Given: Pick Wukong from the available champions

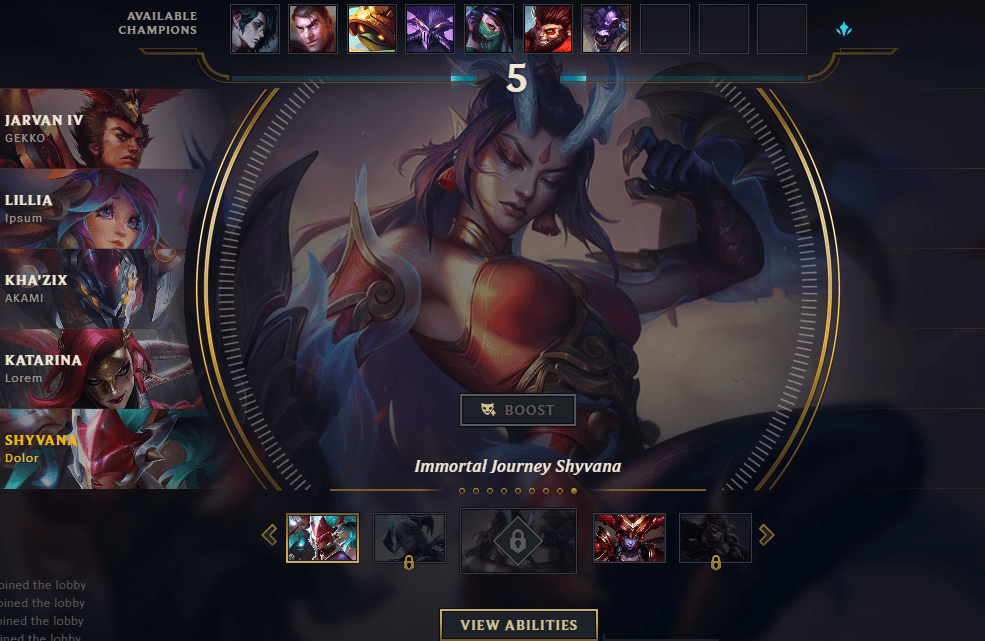Looking at the screenshot, I should [548, 29].
